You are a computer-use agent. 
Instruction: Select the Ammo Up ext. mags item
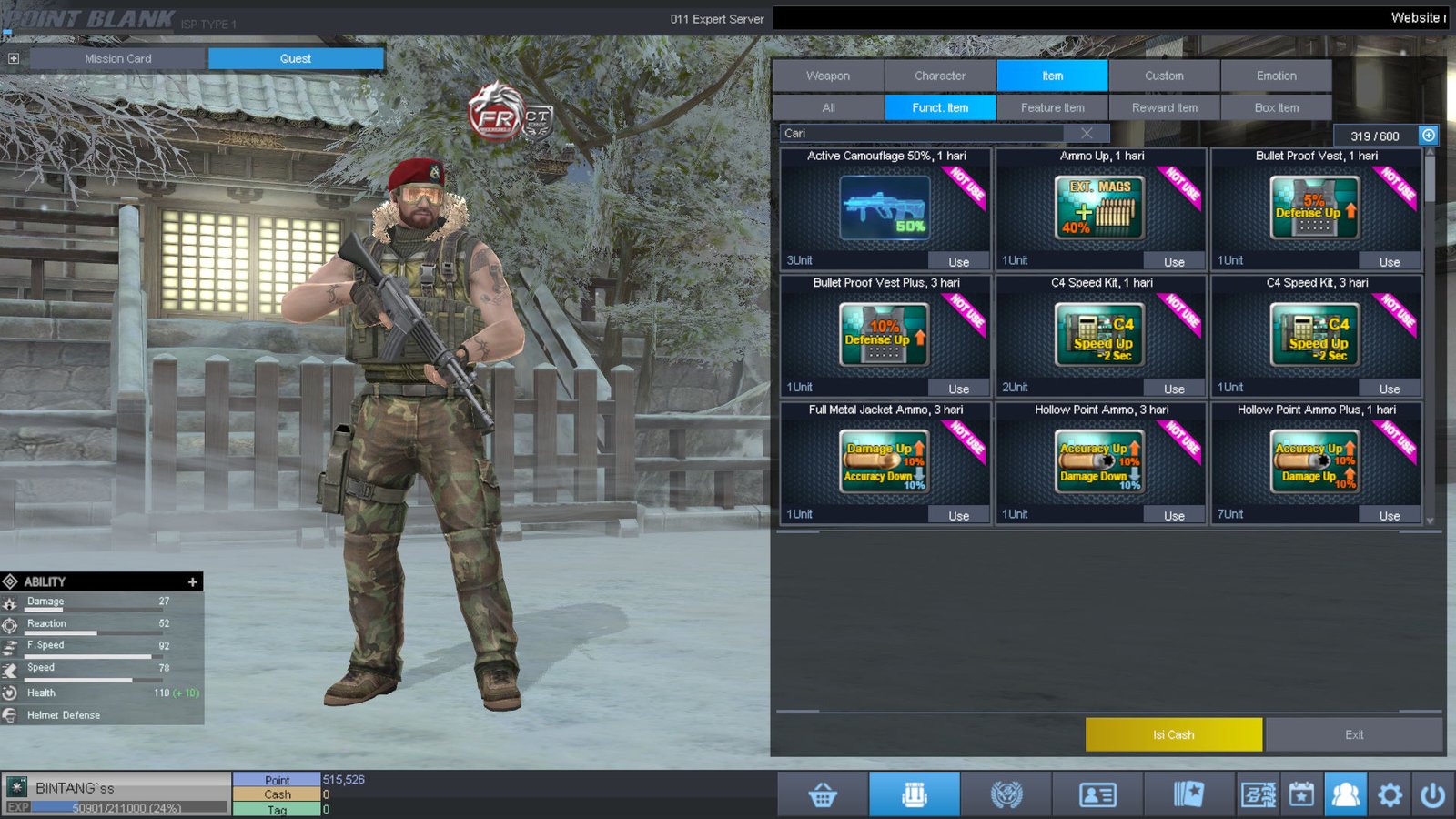pyautogui.click(x=1100, y=207)
